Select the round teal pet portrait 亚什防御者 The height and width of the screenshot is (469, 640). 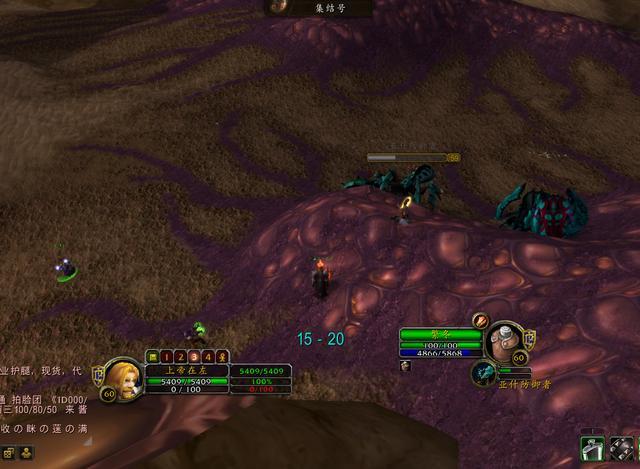coord(483,372)
